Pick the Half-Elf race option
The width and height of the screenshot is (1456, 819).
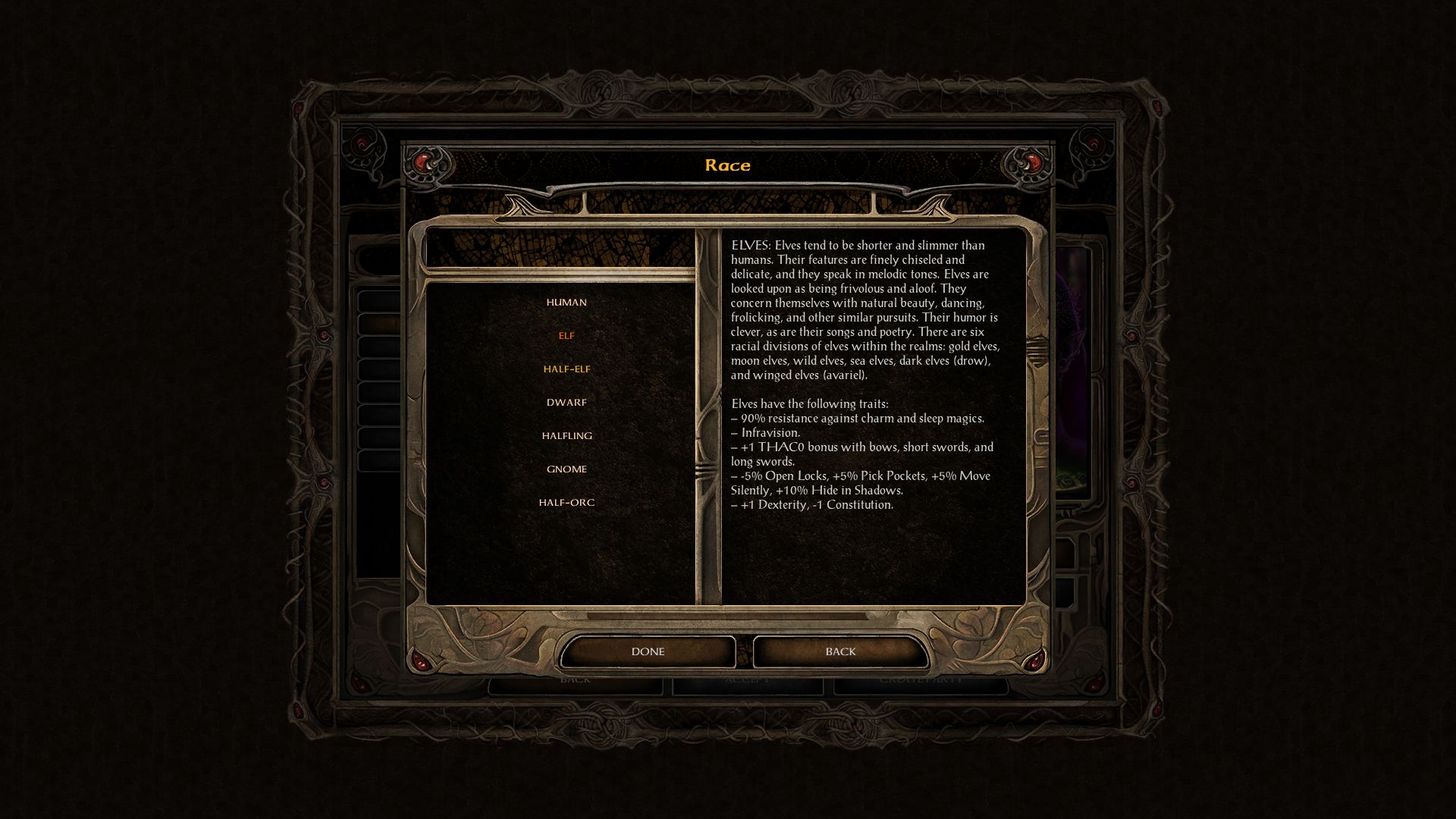(x=566, y=369)
